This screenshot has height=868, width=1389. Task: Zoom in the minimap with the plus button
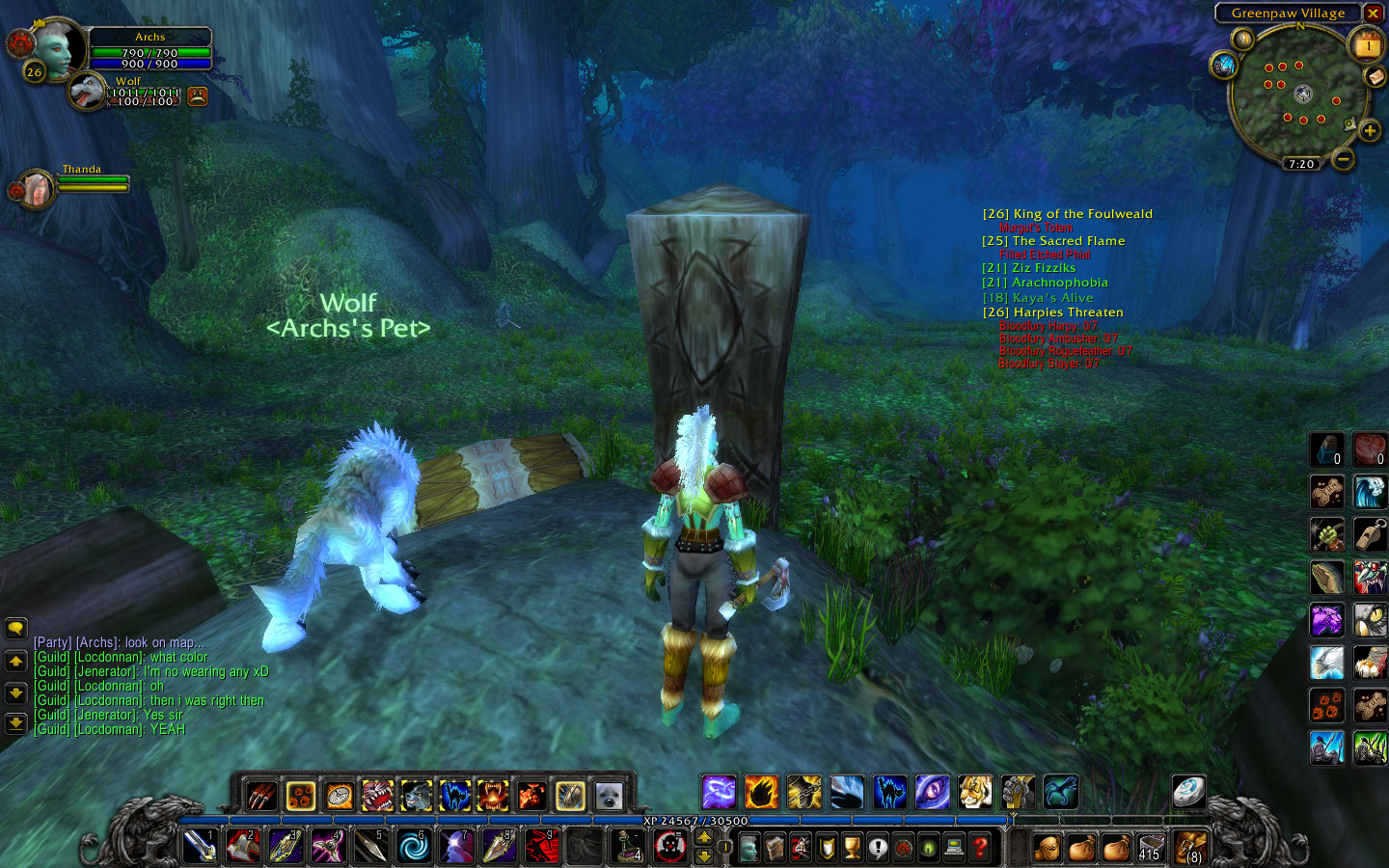[x=1372, y=128]
